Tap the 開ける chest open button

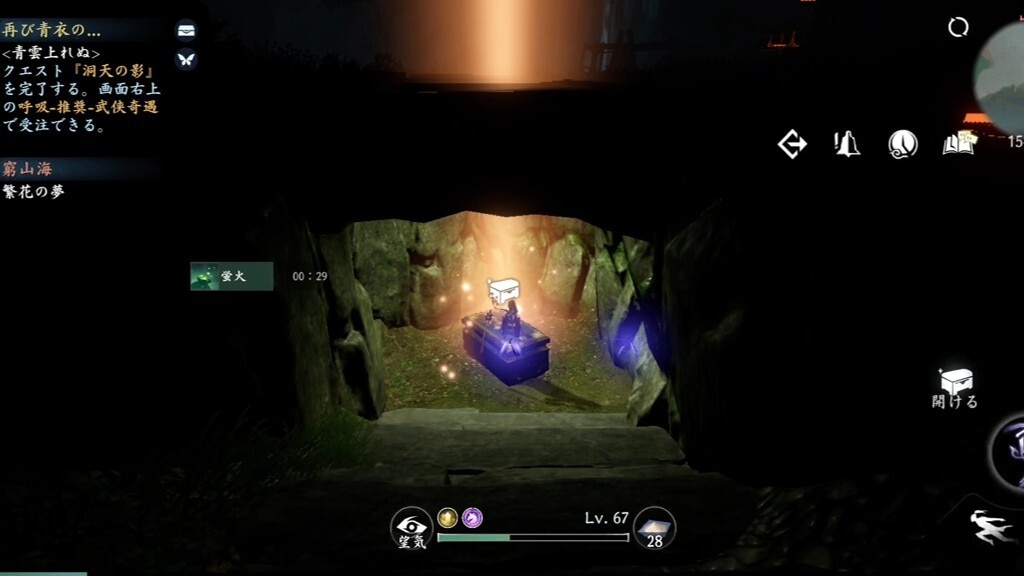click(956, 386)
